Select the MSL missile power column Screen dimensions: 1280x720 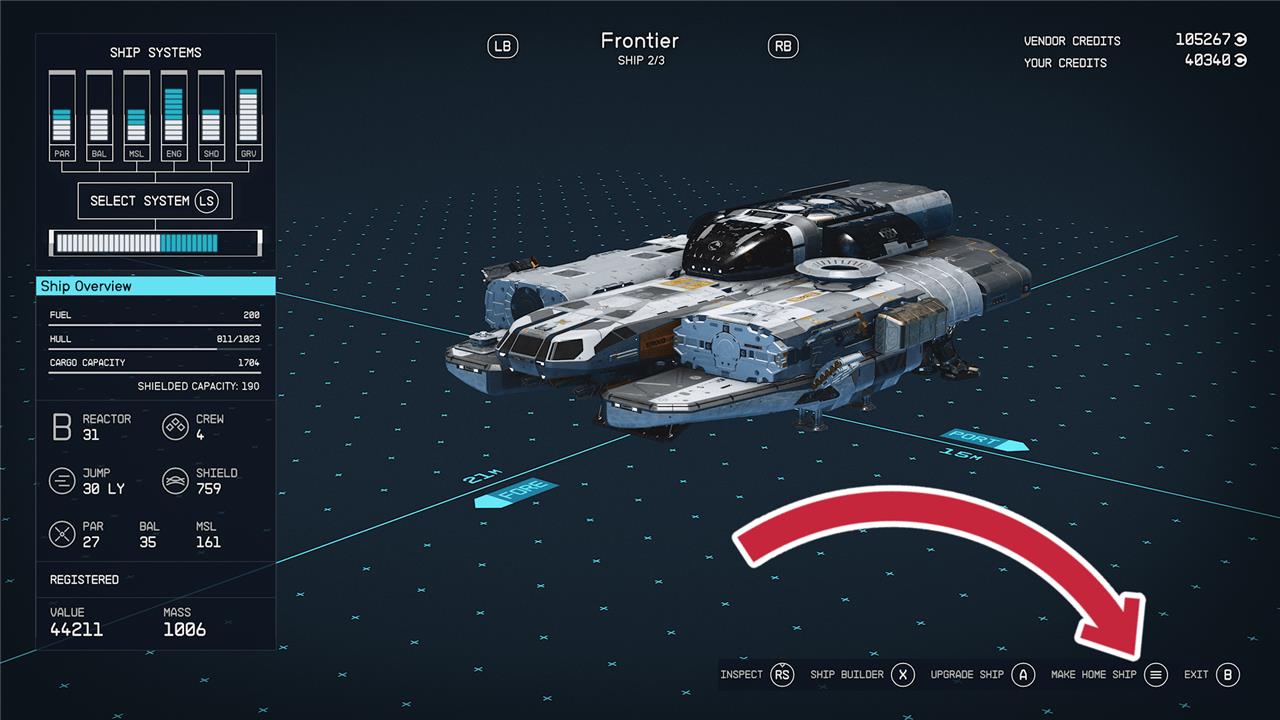pos(136,116)
